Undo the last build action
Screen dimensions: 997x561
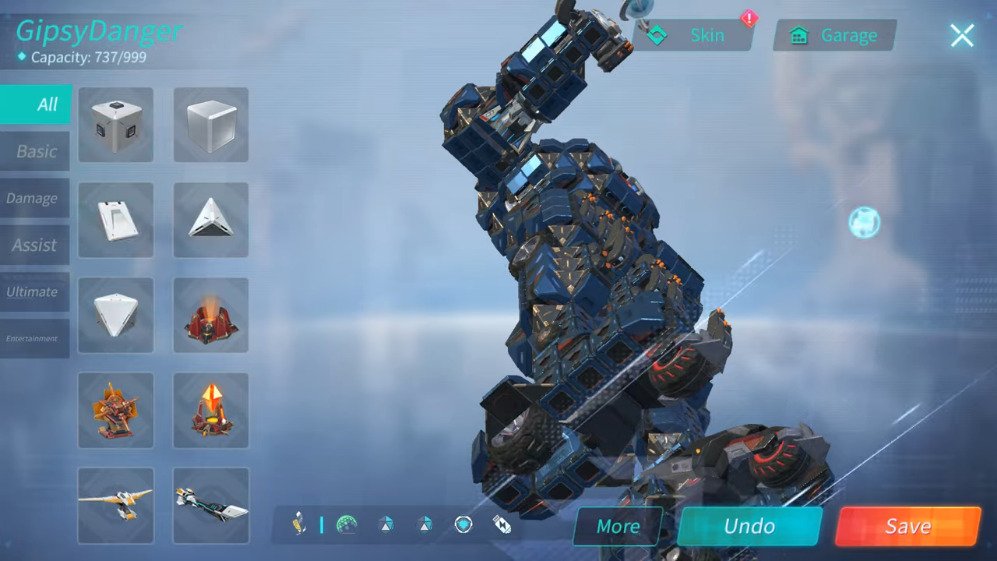[749, 527]
